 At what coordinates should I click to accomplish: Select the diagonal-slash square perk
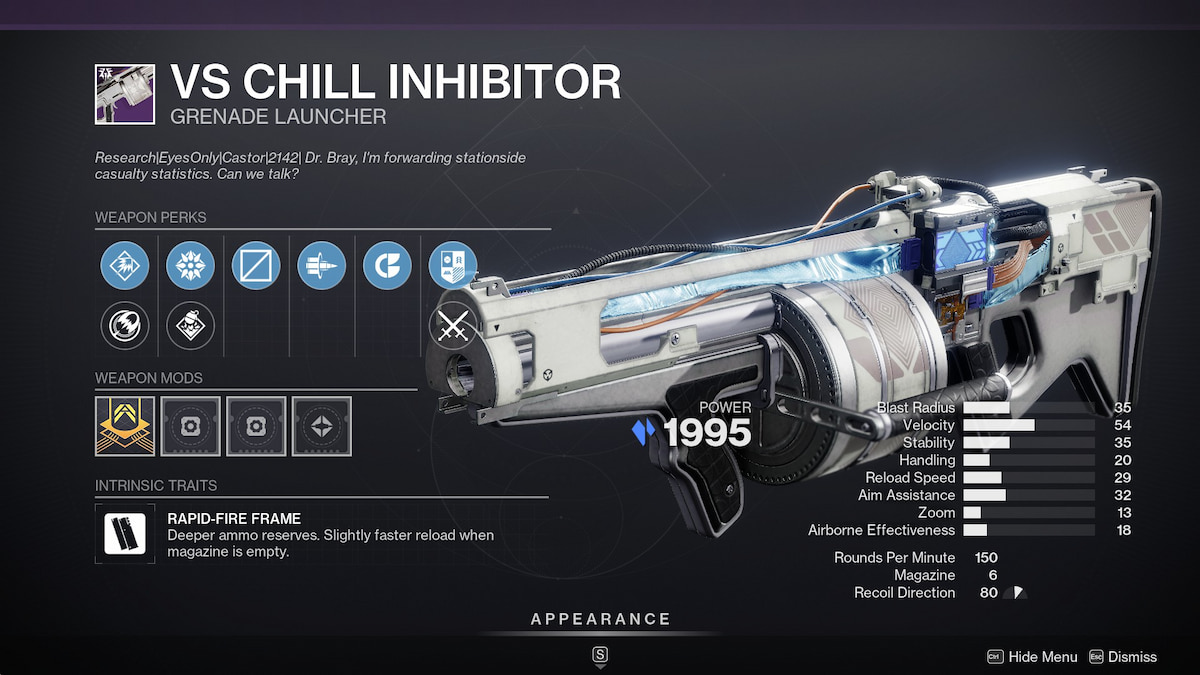click(x=256, y=266)
